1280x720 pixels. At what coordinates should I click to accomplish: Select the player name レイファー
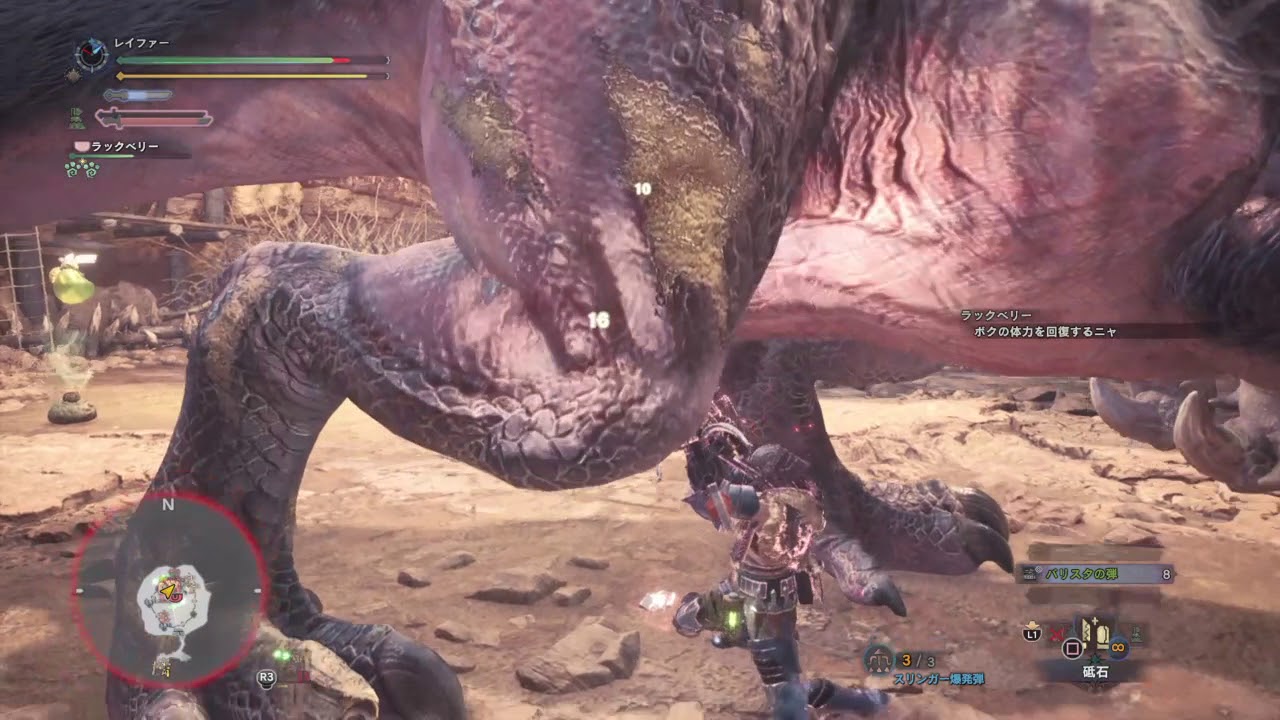(x=142, y=43)
